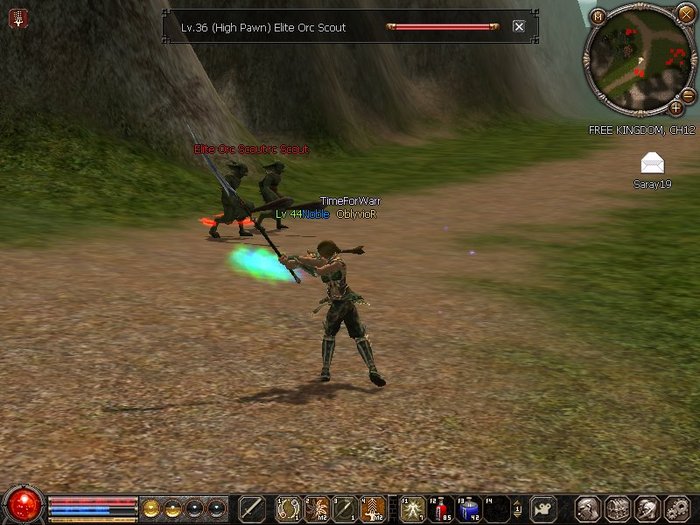Click the red orb at the bar's left end
Image resolution: width=700 pixels, height=525 pixels.
(x=22, y=506)
